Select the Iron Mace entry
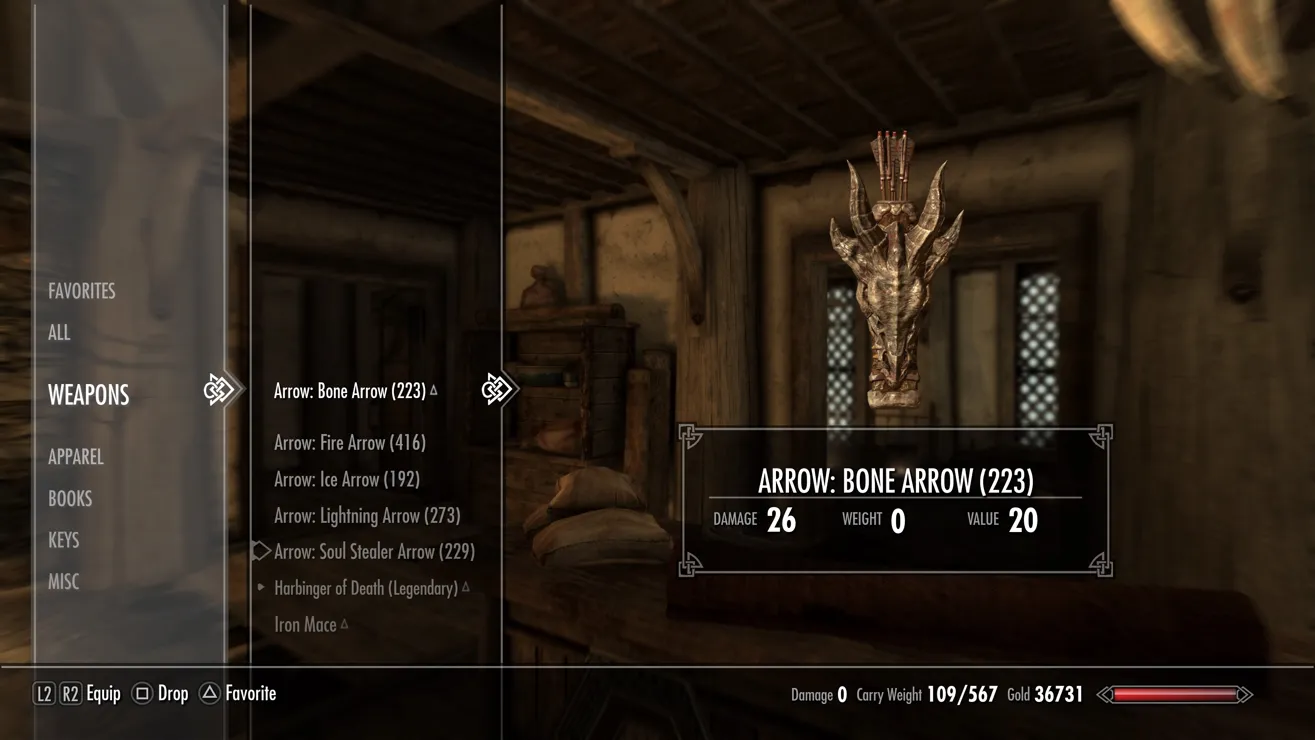Image resolution: width=1315 pixels, height=740 pixels. [x=306, y=625]
